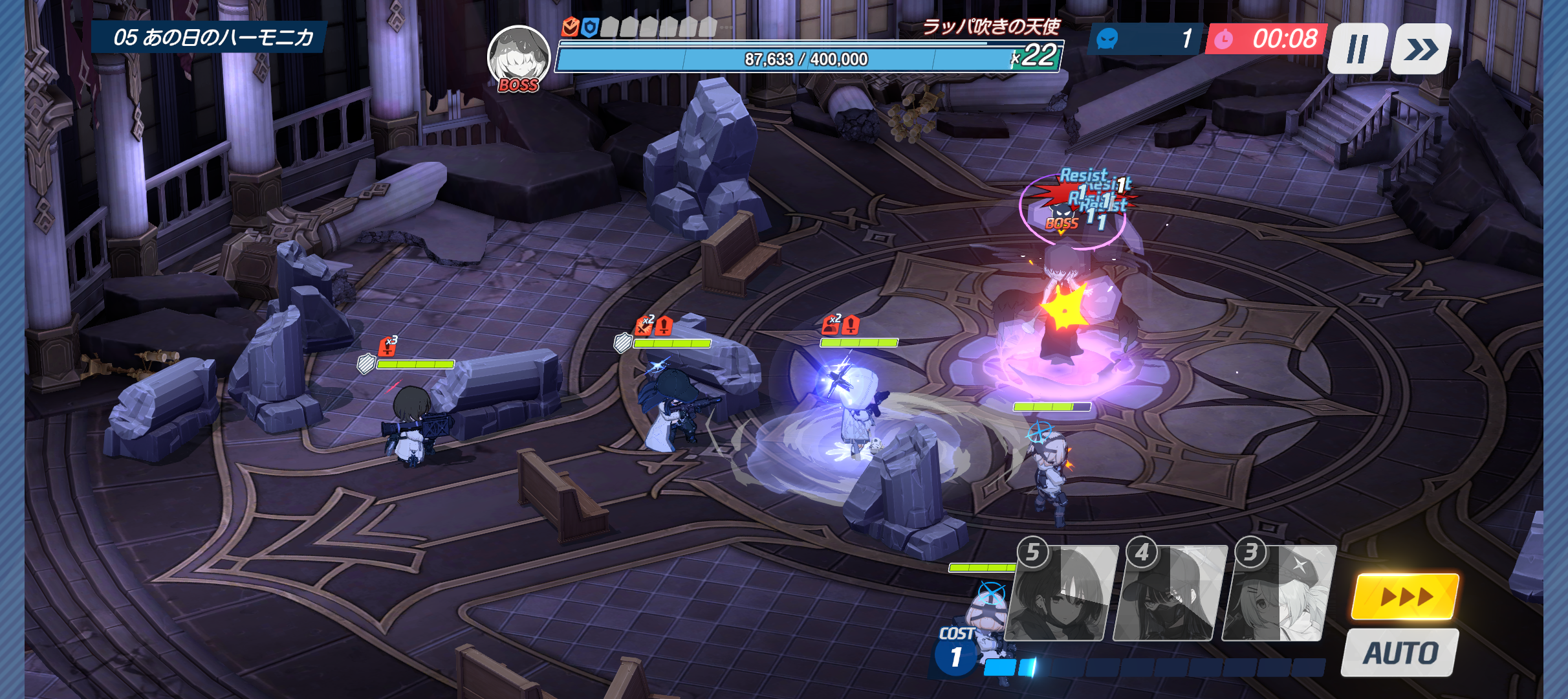Pause the battle
This screenshot has width=1568, height=699.
[x=1357, y=49]
